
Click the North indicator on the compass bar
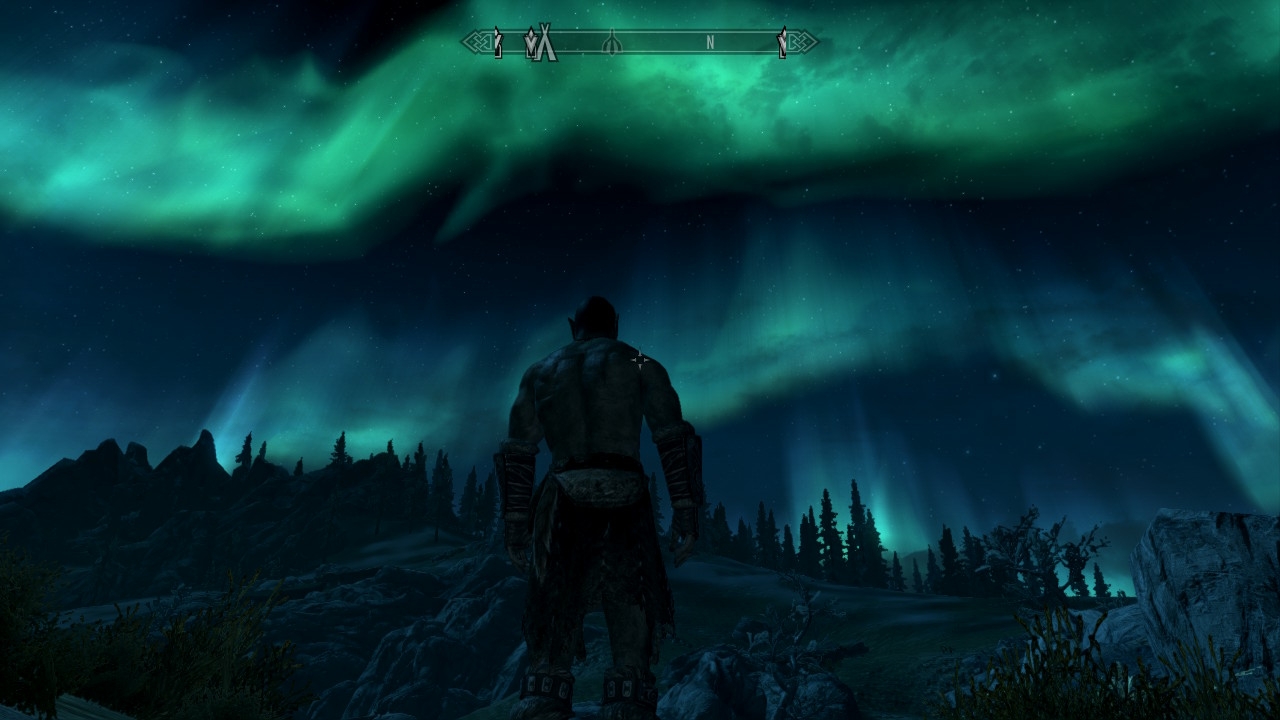click(710, 43)
